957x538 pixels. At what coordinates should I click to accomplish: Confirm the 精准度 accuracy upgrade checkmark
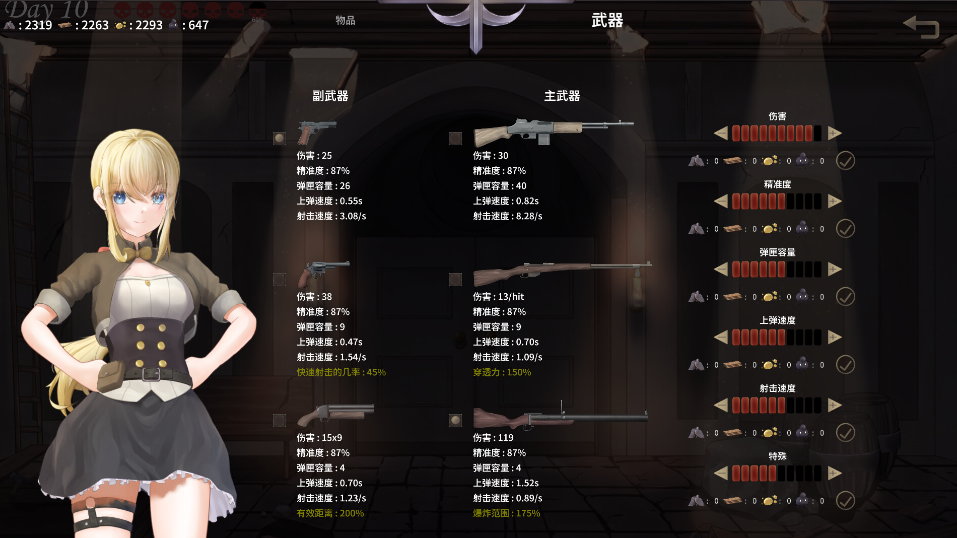tap(845, 228)
